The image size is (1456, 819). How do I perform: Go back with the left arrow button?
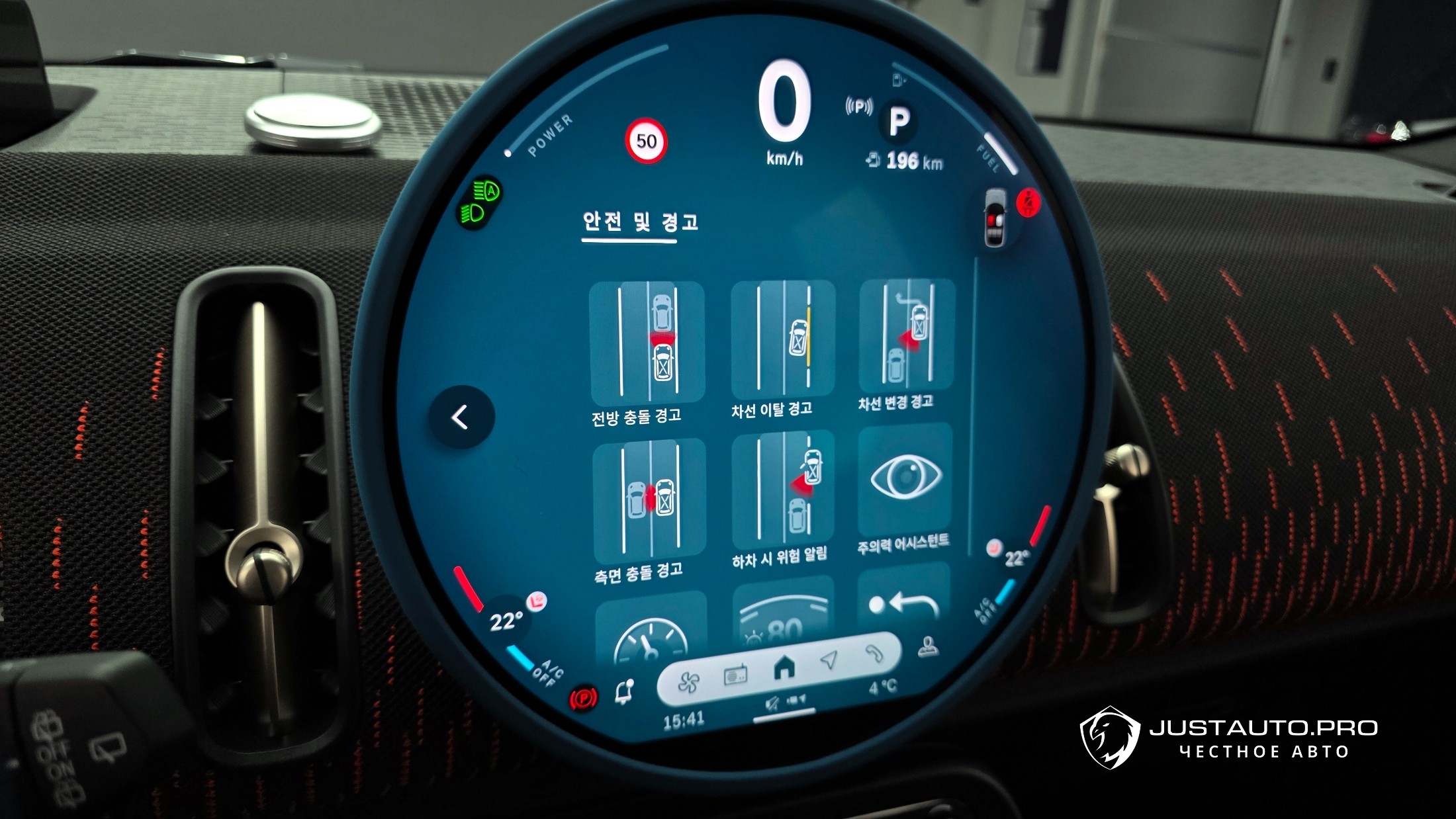[461, 417]
